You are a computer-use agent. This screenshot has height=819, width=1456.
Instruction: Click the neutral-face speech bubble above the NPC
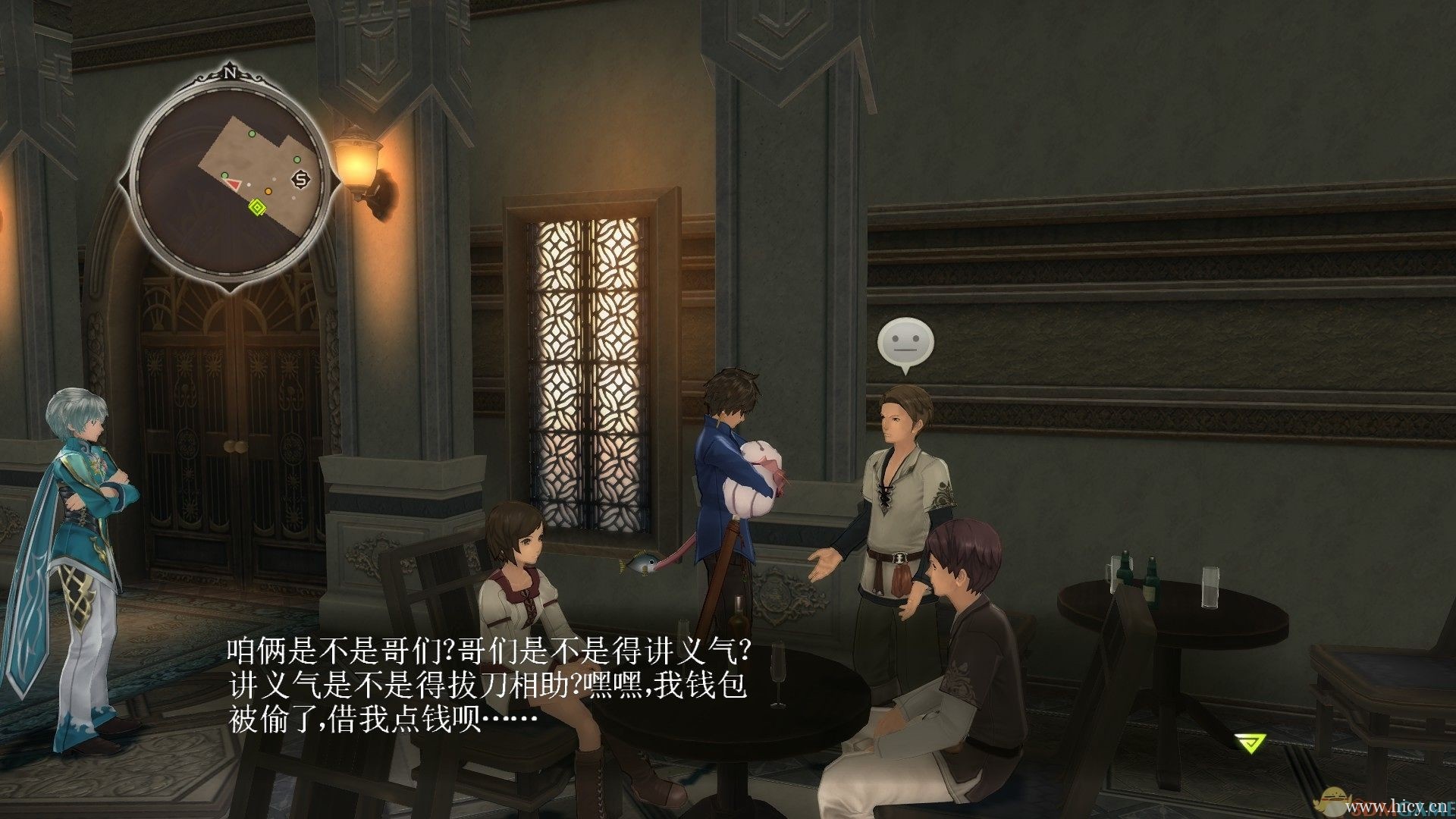907,340
